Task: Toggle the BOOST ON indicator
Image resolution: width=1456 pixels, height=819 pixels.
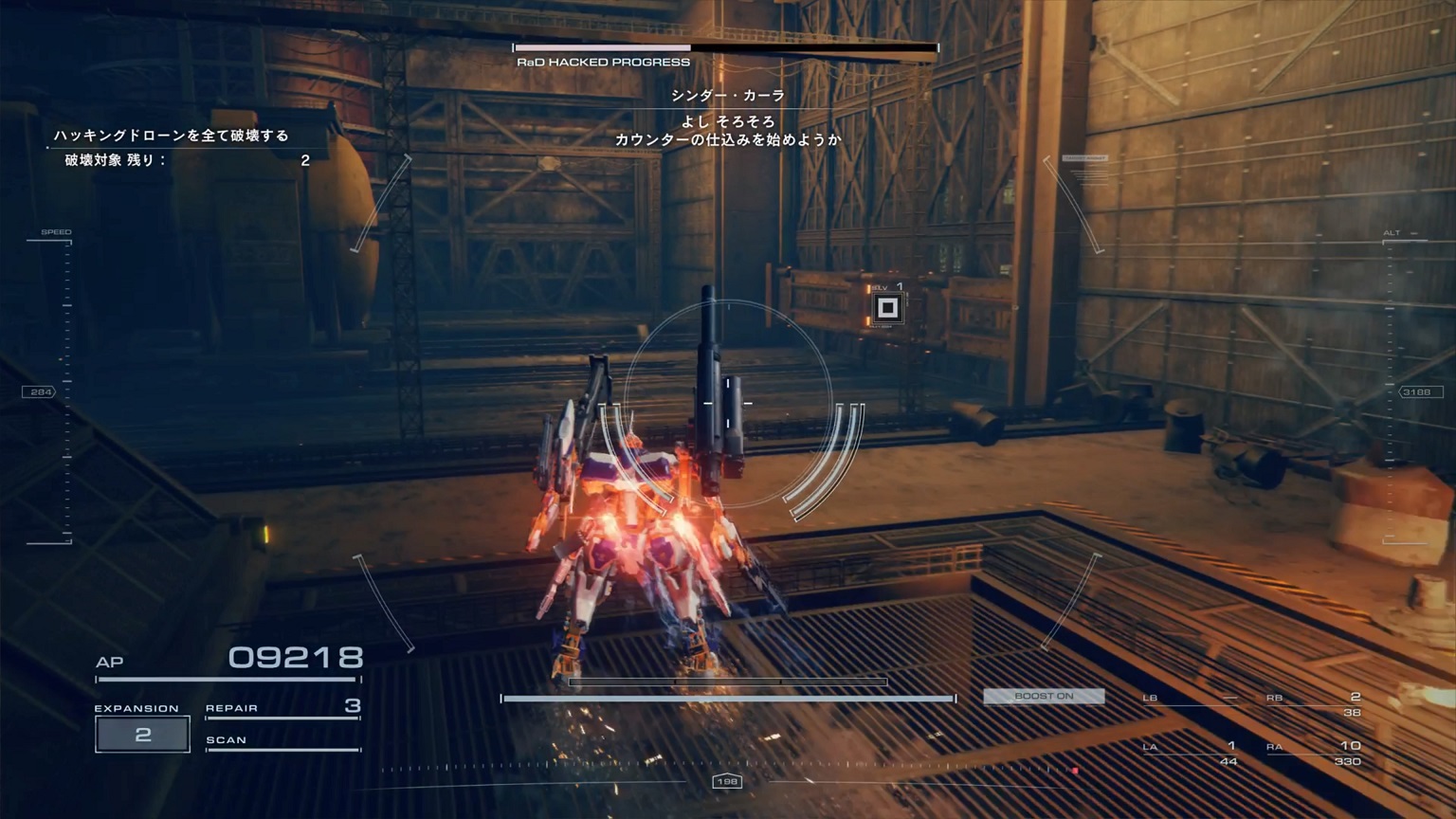Action: [1044, 696]
